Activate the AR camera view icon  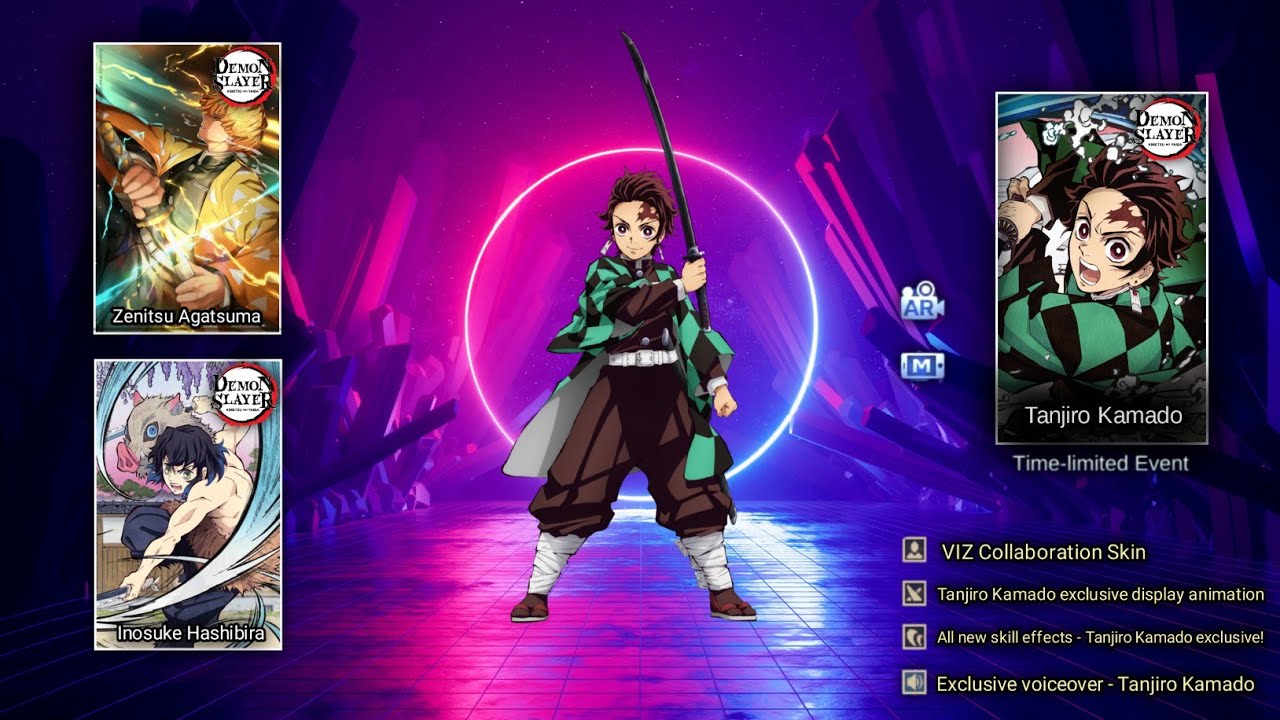click(x=922, y=305)
